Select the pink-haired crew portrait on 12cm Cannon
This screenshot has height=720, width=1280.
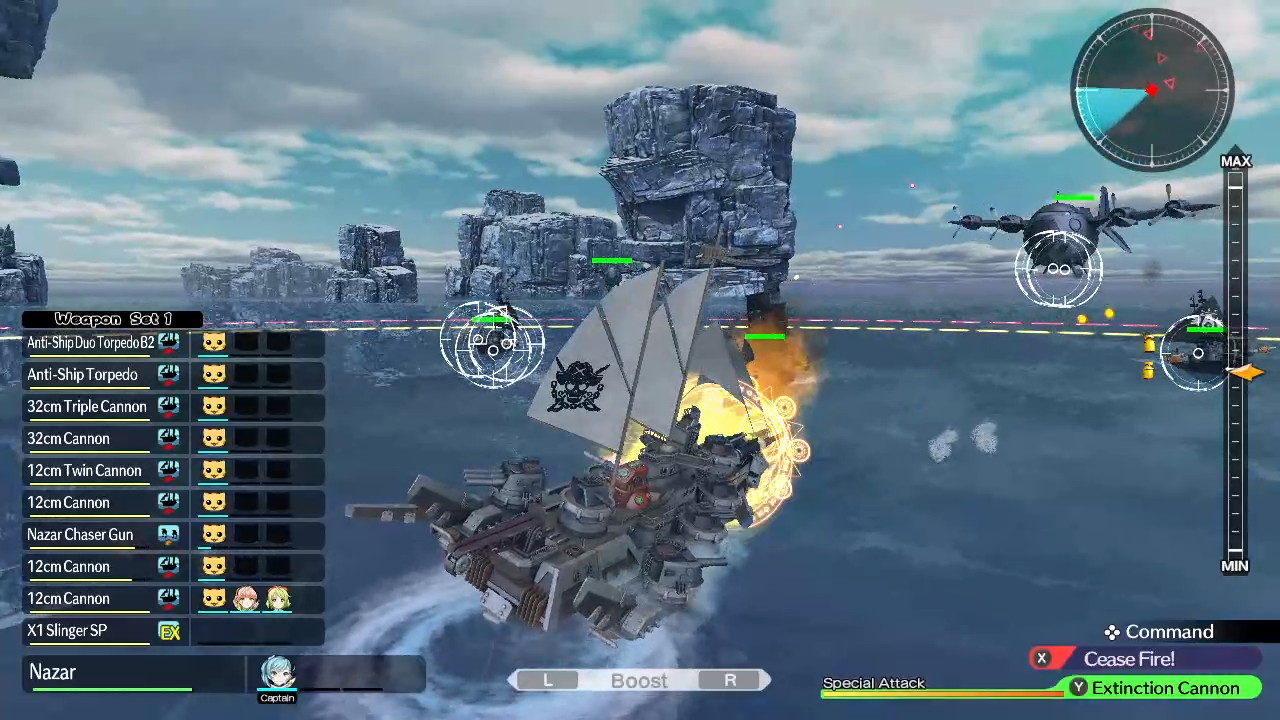click(x=246, y=598)
